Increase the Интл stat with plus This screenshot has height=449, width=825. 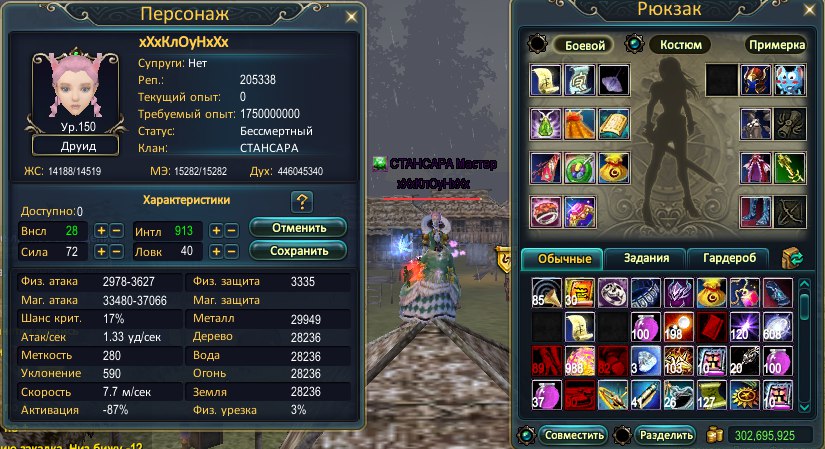[215, 230]
